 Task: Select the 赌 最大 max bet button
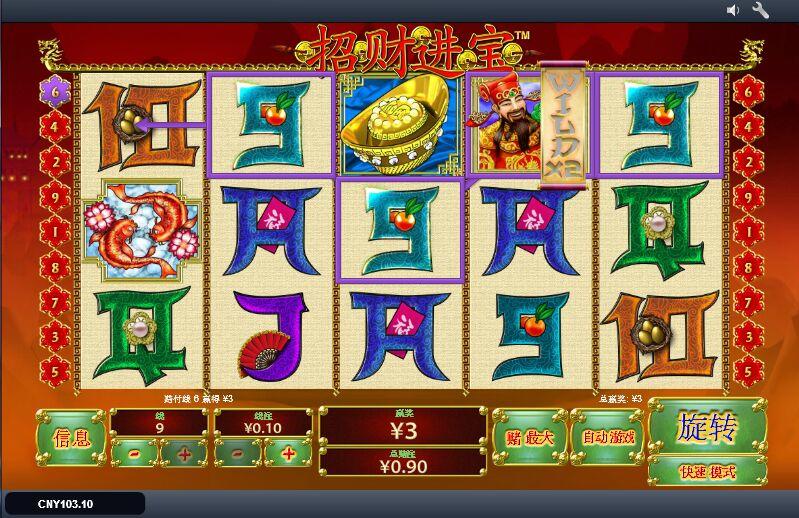pos(529,437)
